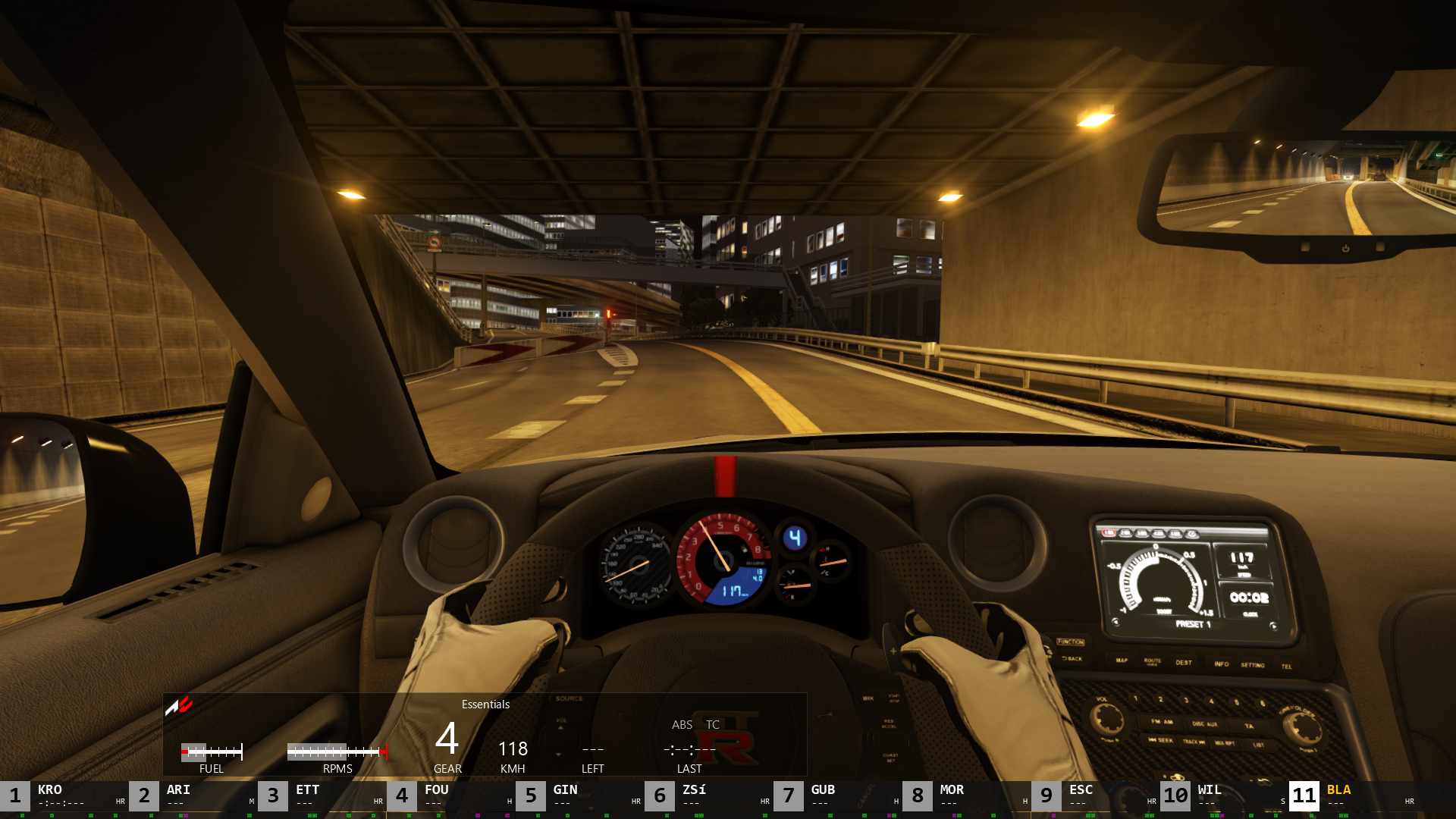
Task: Click driver FOU's standings entry
Action: (451, 795)
